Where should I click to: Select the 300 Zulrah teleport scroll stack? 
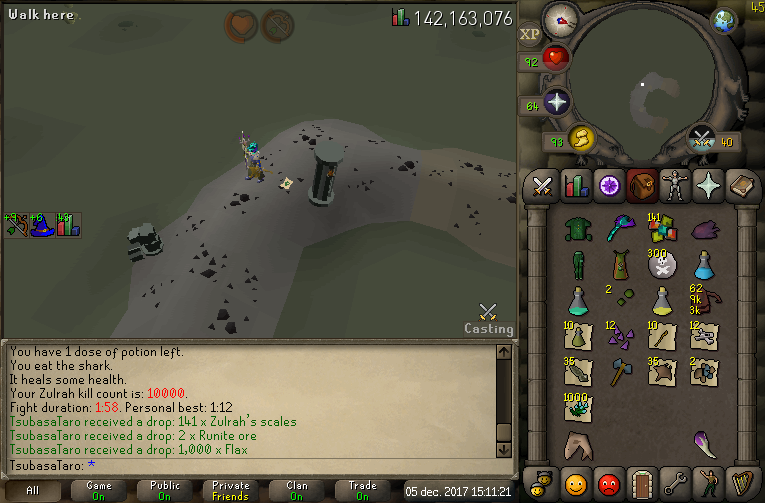tap(661, 264)
